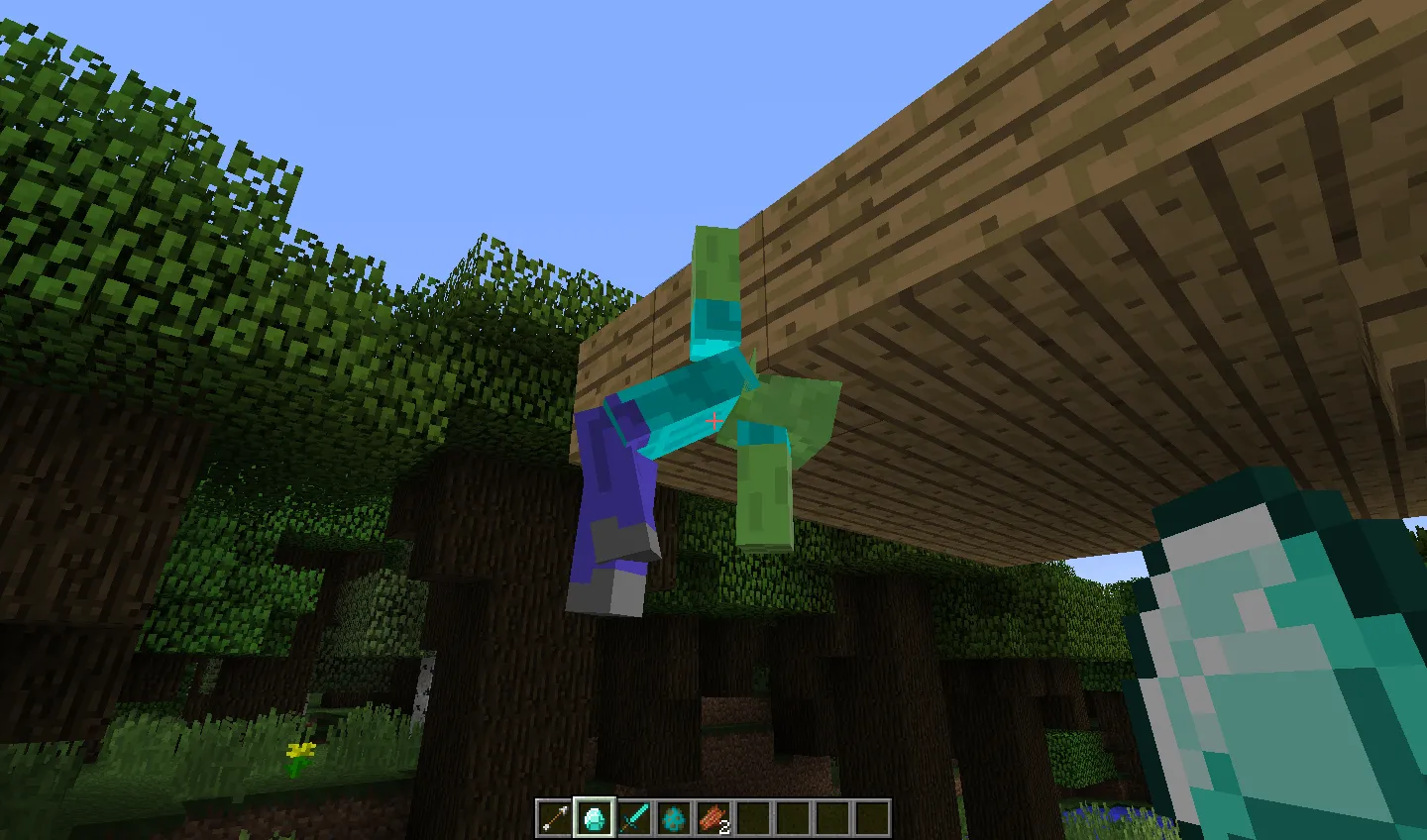Screen dimensions: 1427x840
Task: Select the diamond sword in the hotbar
Action: coord(633,816)
